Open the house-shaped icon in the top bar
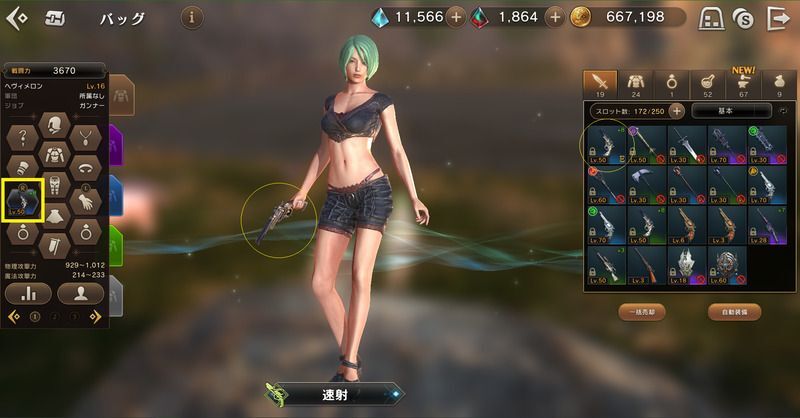 click(x=711, y=18)
